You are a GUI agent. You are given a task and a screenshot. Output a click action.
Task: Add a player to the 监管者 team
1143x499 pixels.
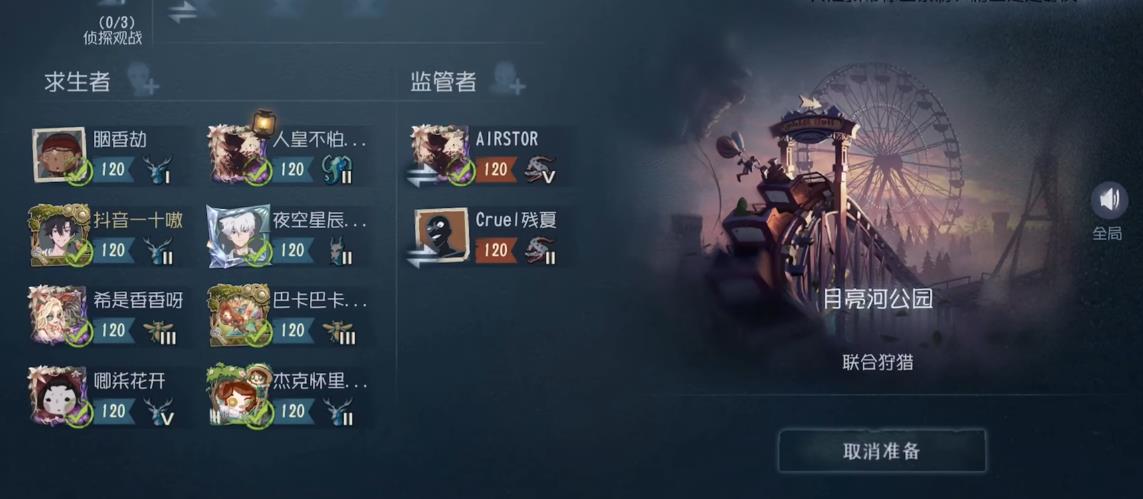(507, 81)
